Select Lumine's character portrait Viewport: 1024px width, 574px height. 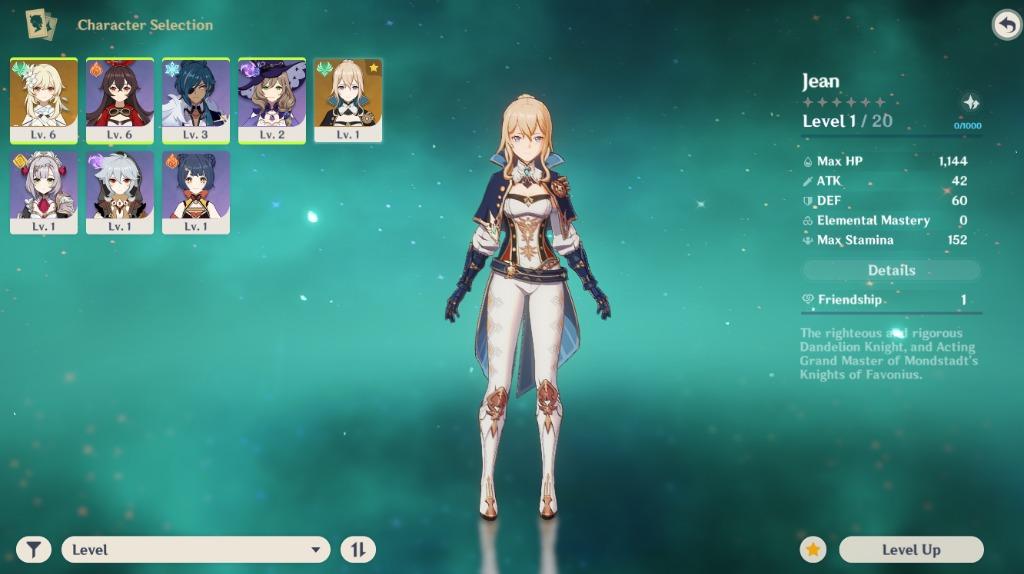pos(44,98)
